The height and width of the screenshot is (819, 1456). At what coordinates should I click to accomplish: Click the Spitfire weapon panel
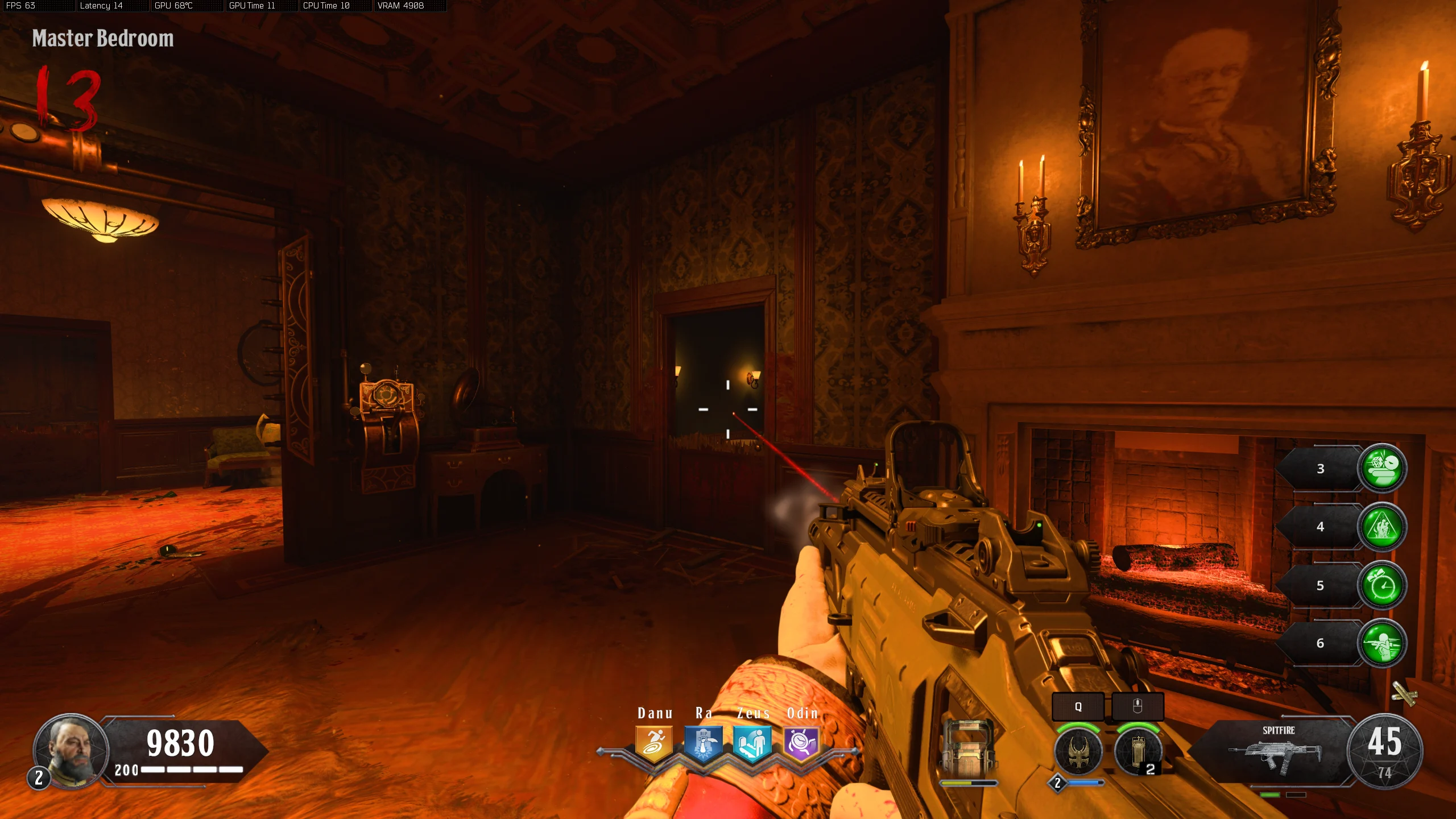1277,751
